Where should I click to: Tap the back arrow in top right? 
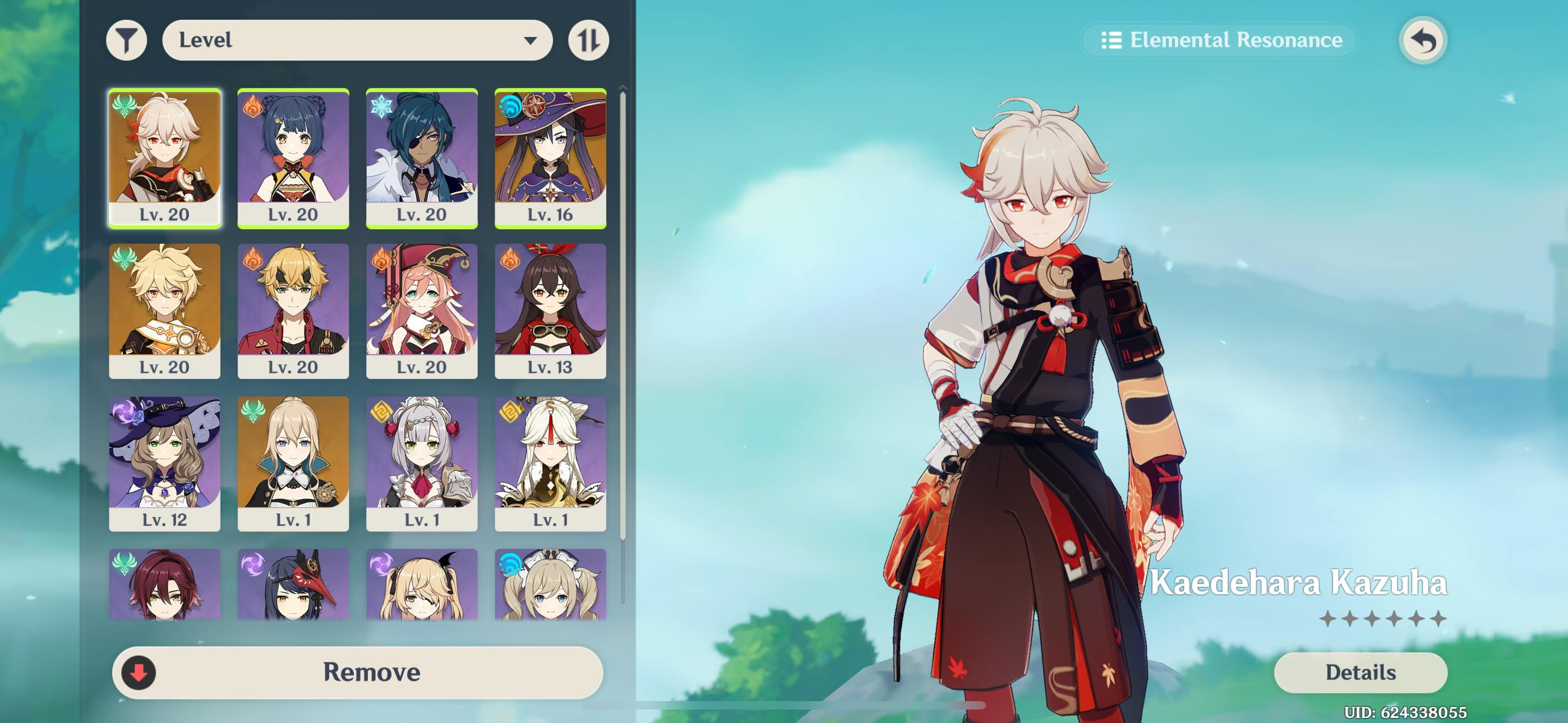click(1423, 40)
